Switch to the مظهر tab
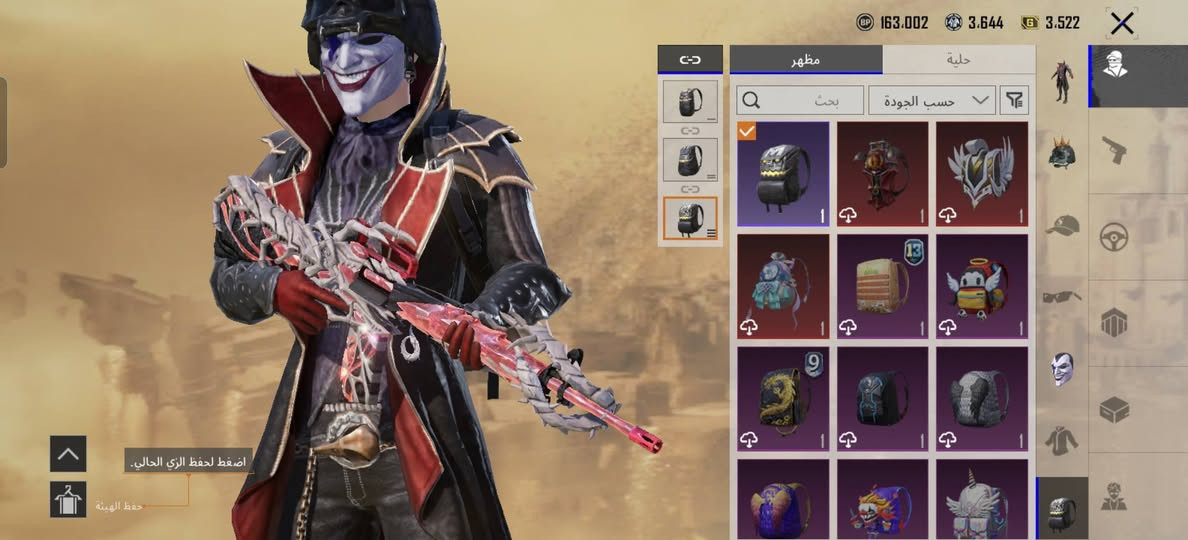The height and width of the screenshot is (540, 1188). click(x=806, y=60)
